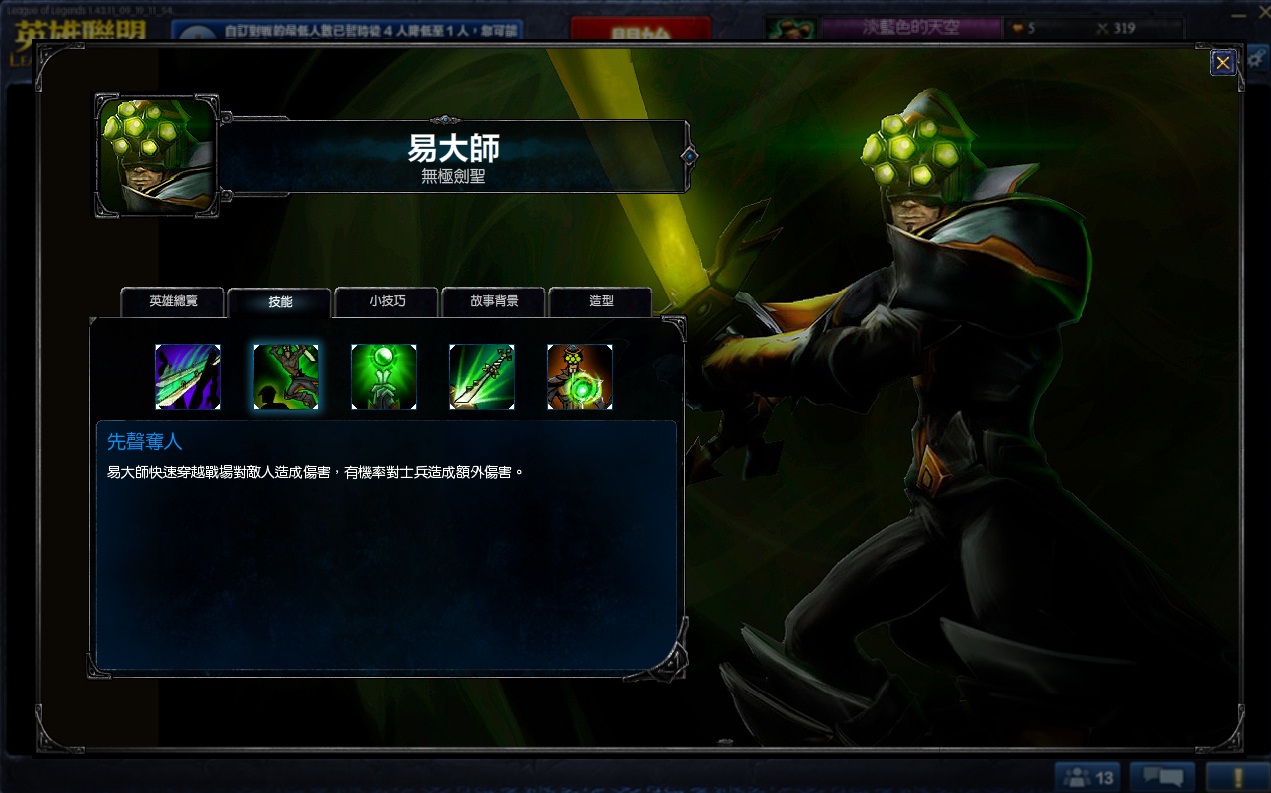Switch to the 英雄總覽 tab
This screenshot has height=793, width=1271.
click(173, 301)
